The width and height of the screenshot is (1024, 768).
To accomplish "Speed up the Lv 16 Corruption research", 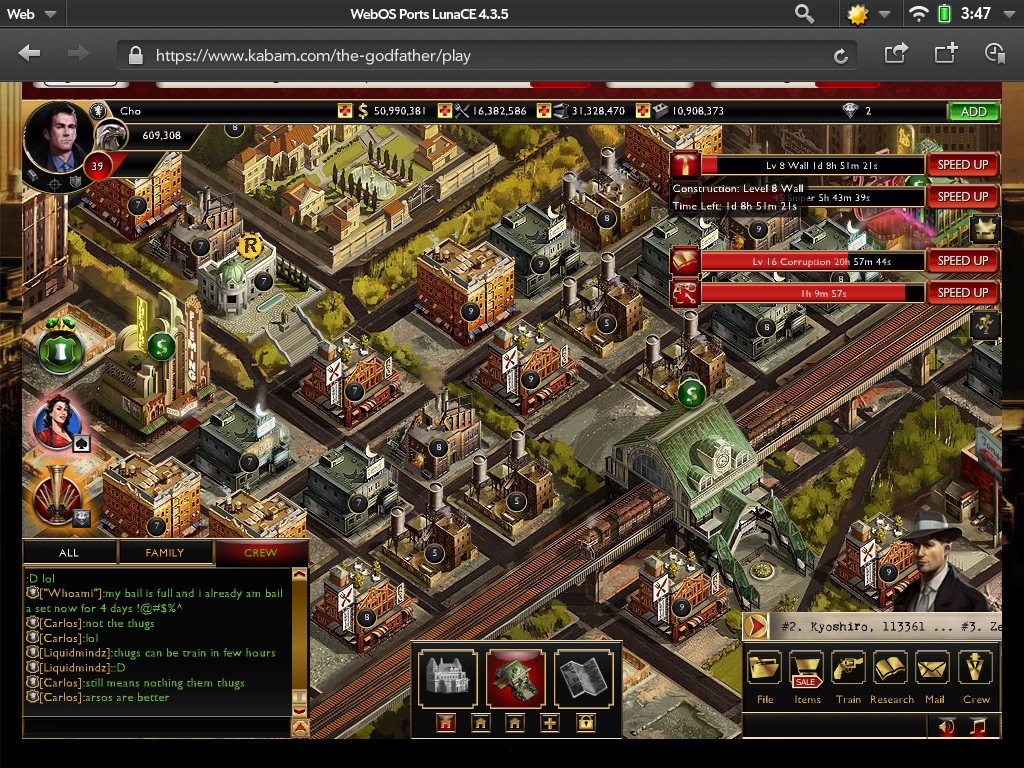I will pyautogui.click(x=962, y=261).
